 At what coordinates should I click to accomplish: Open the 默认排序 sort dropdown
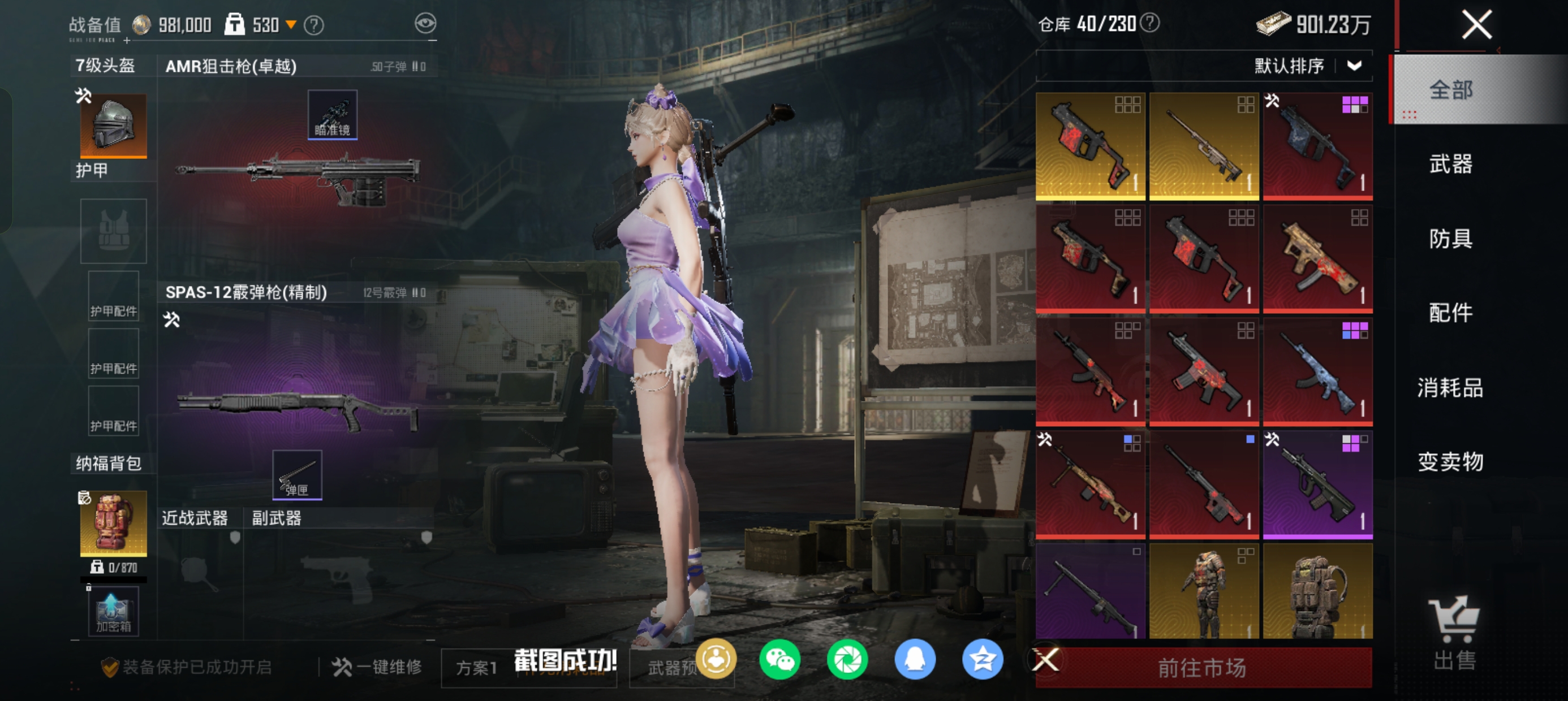coord(1307,66)
